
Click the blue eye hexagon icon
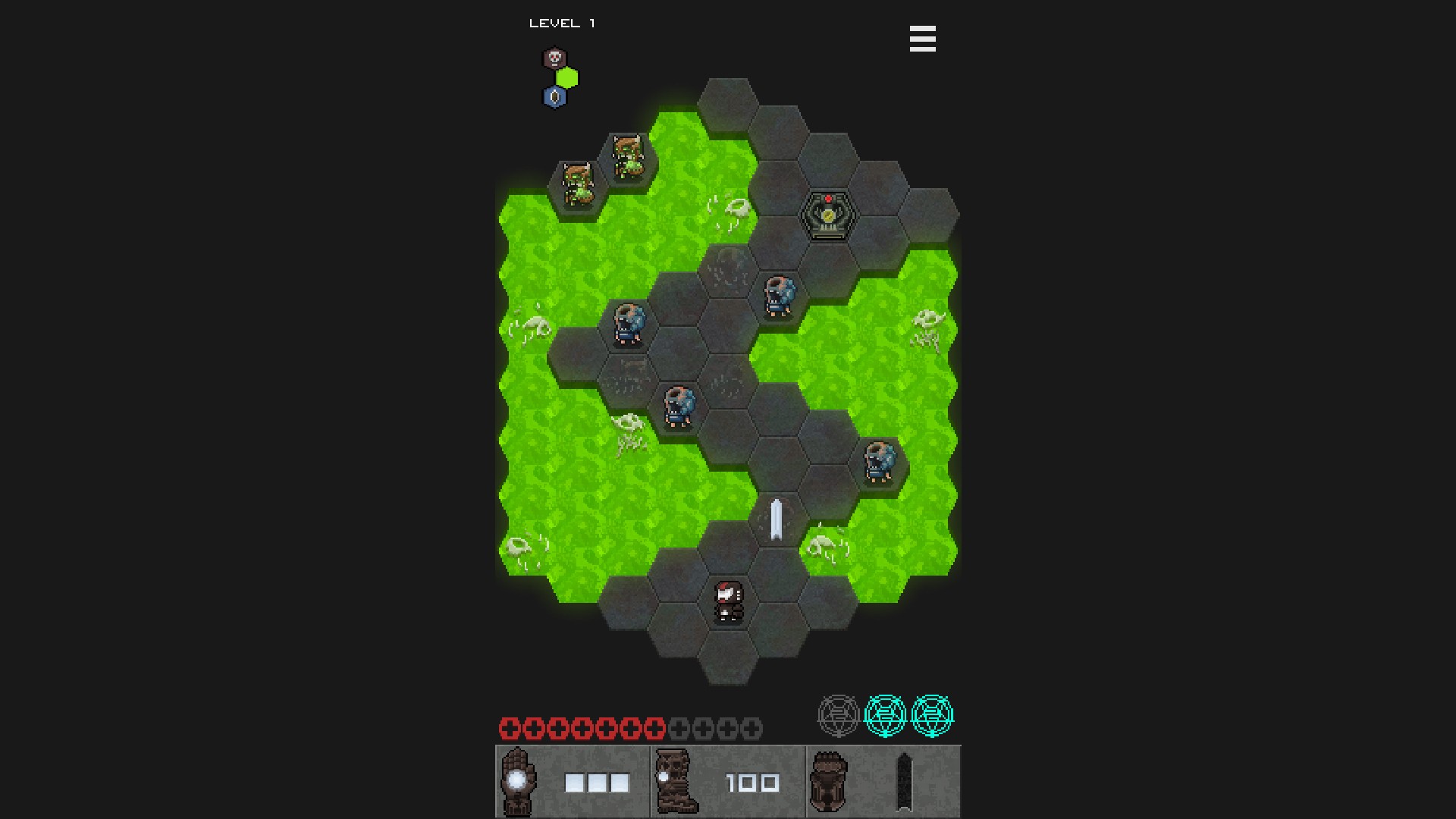pyautogui.click(x=554, y=97)
